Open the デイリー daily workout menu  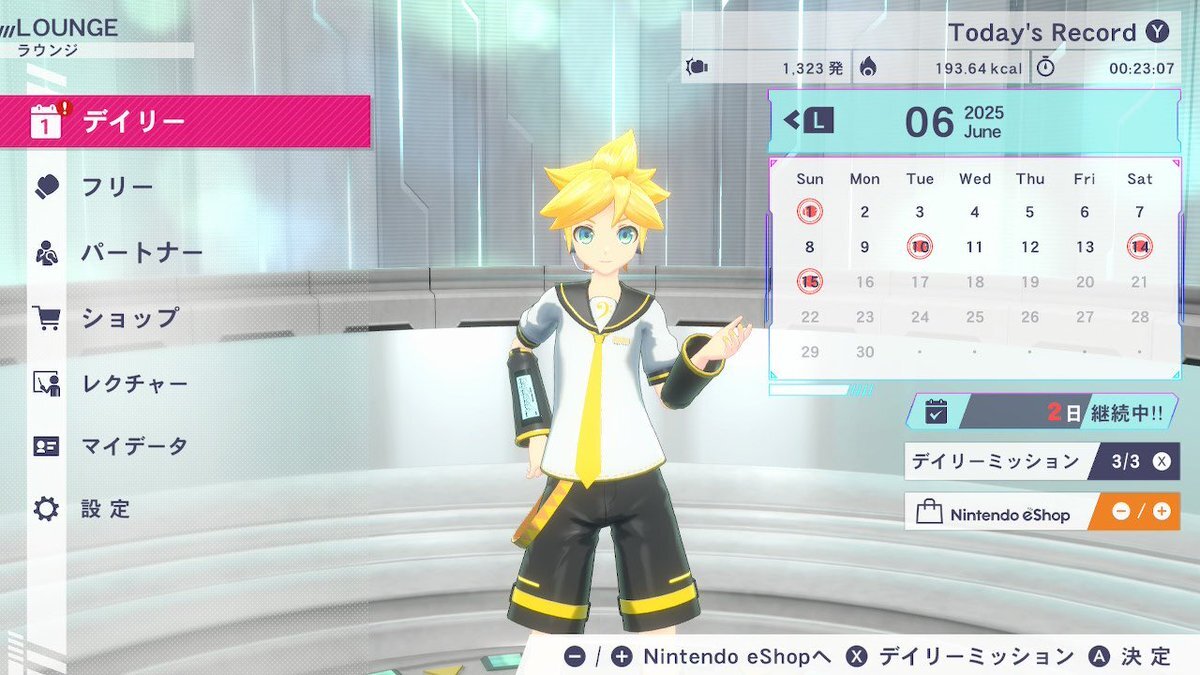coord(185,122)
